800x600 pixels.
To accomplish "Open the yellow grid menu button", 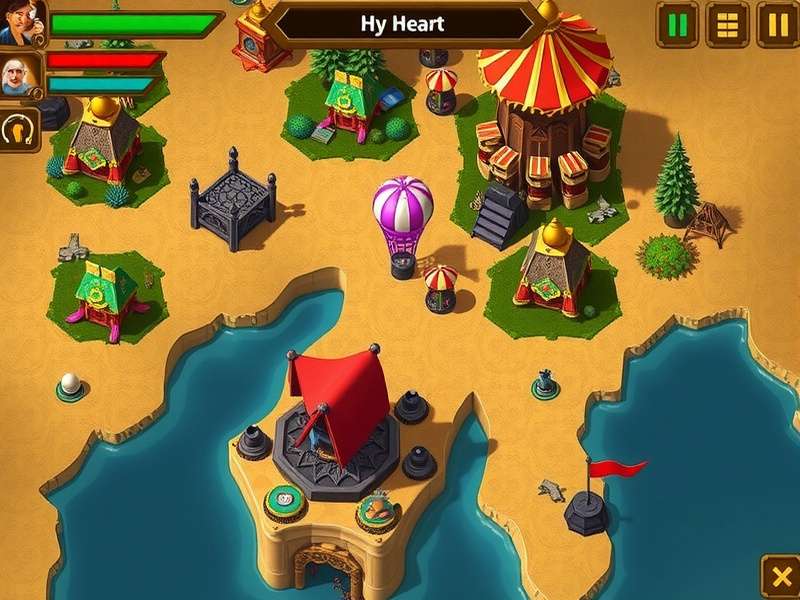I will click(727, 24).
